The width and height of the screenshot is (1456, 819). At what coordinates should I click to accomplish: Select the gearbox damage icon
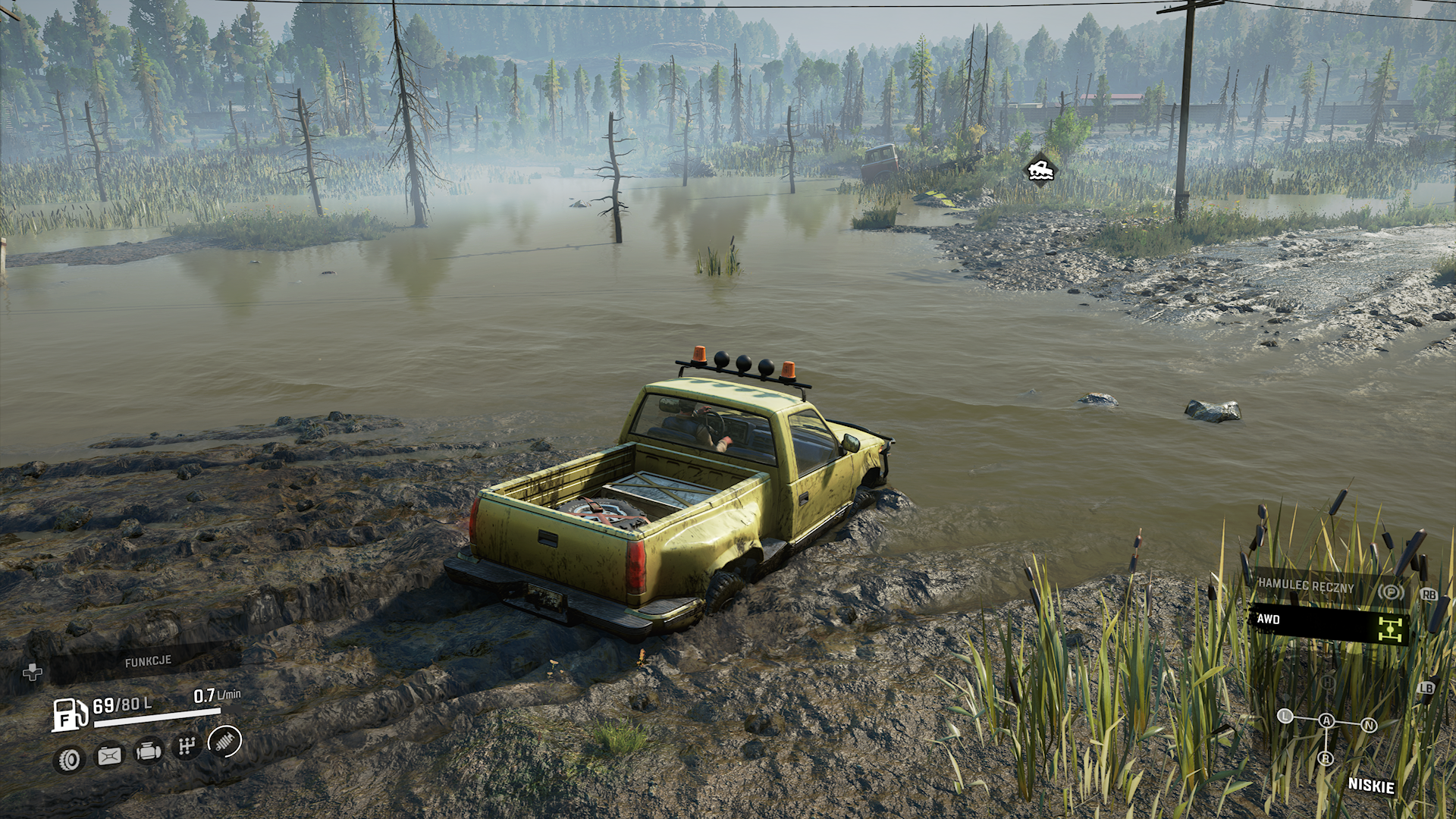point(186,748)
